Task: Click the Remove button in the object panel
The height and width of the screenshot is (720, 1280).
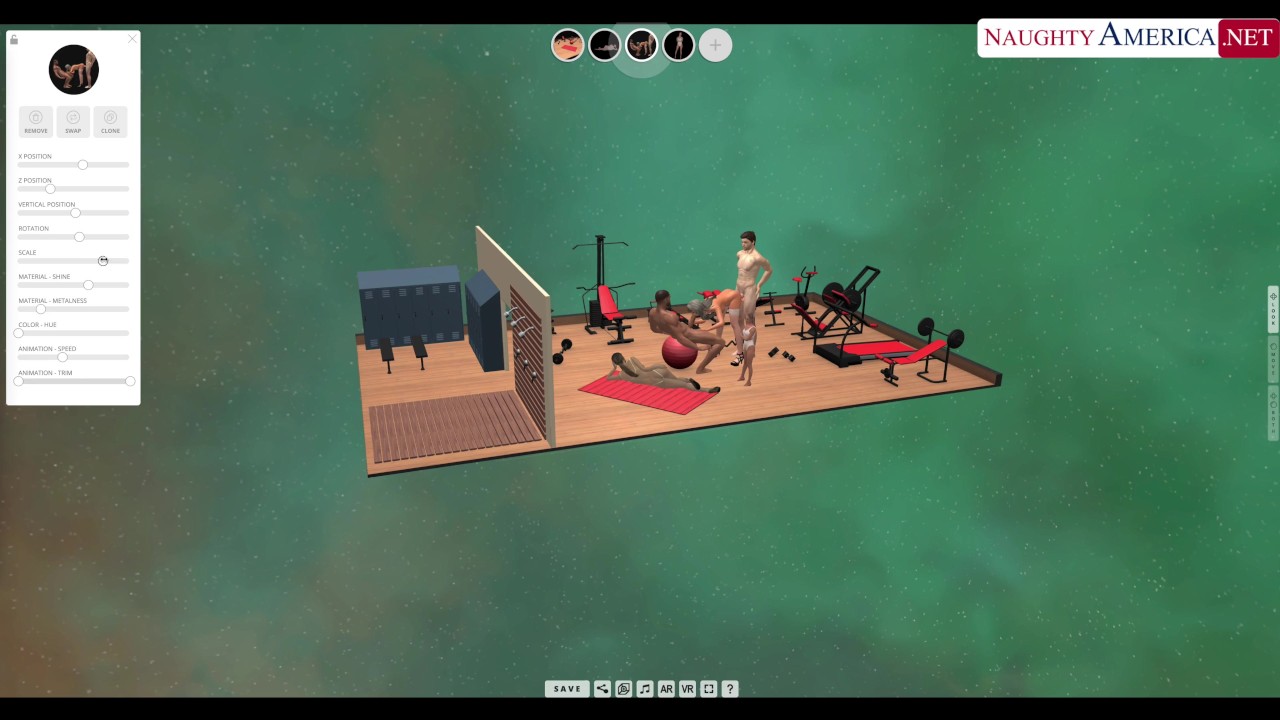Action: point(36,121)
